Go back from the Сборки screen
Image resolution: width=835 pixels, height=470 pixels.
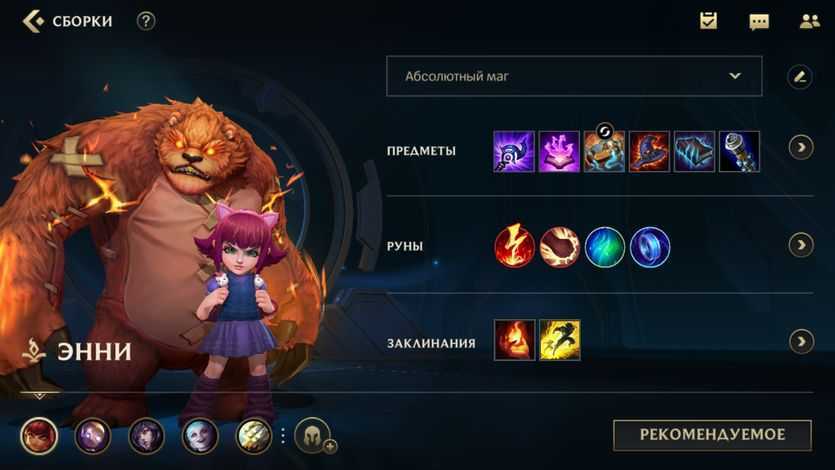33,21
